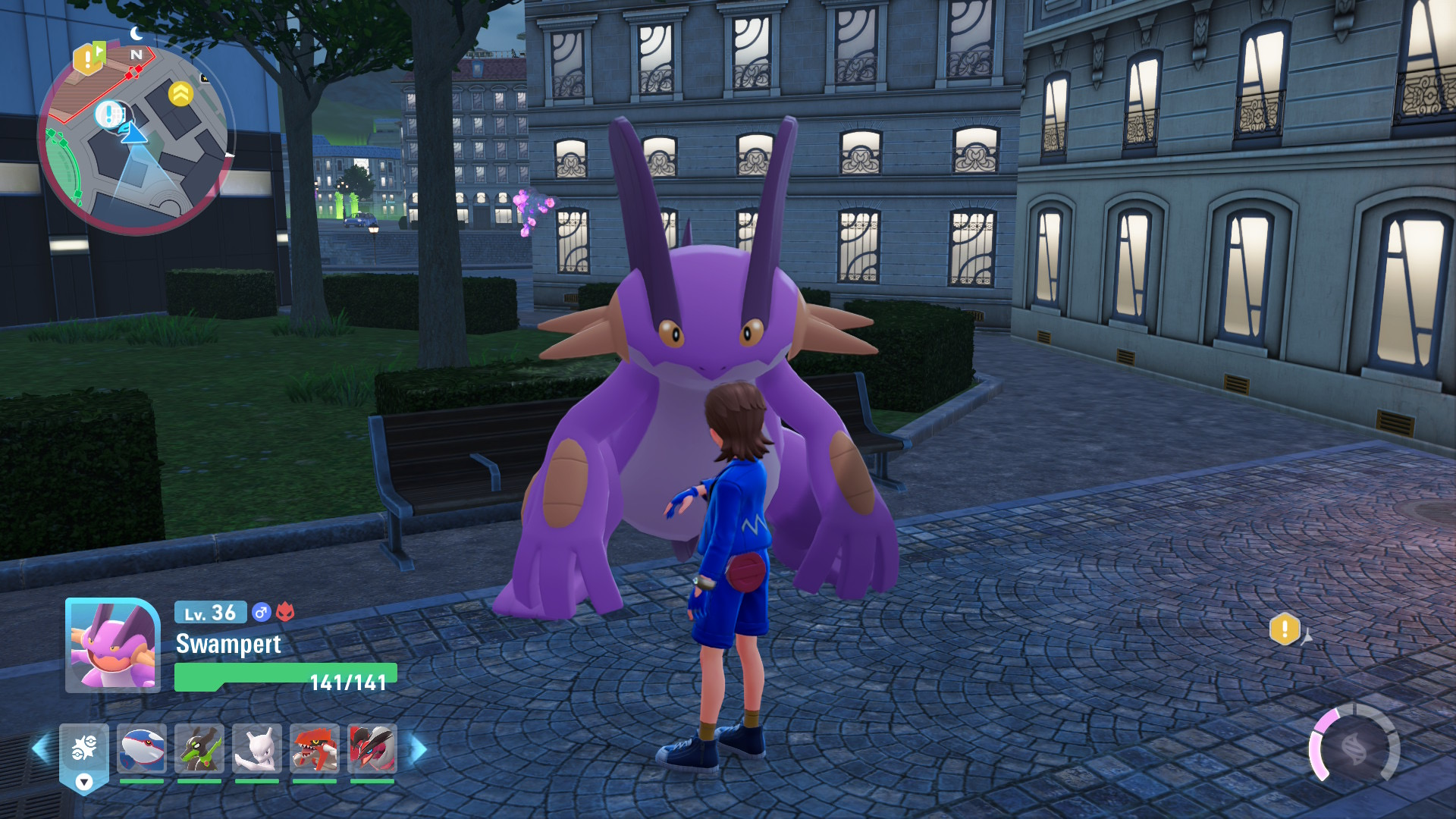
Task: Click Swampert's active portrait
Action: tap(113, 645)
